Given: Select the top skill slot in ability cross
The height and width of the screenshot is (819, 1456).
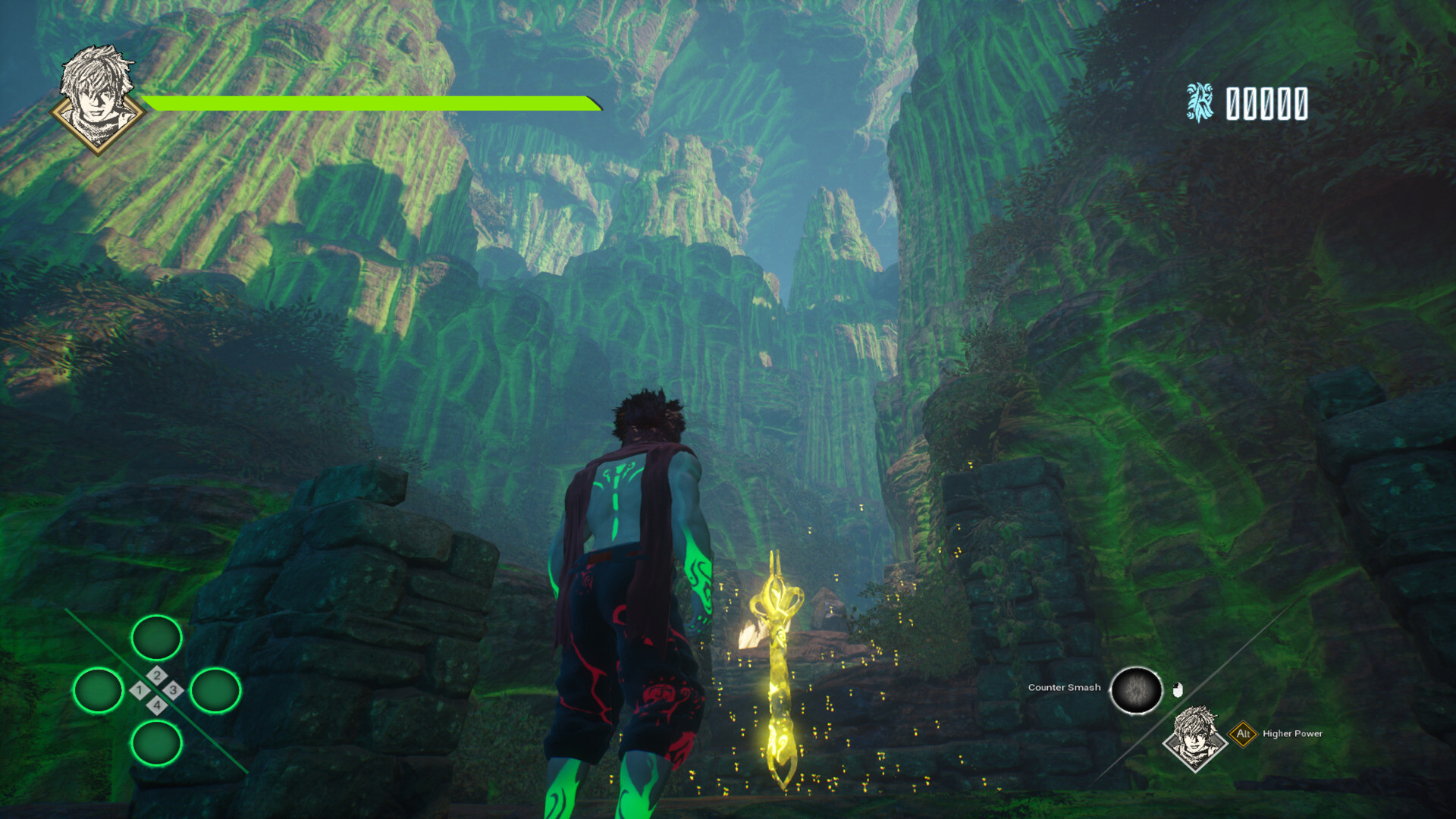Looking at the screenshot, I should (x=156, y=638).
